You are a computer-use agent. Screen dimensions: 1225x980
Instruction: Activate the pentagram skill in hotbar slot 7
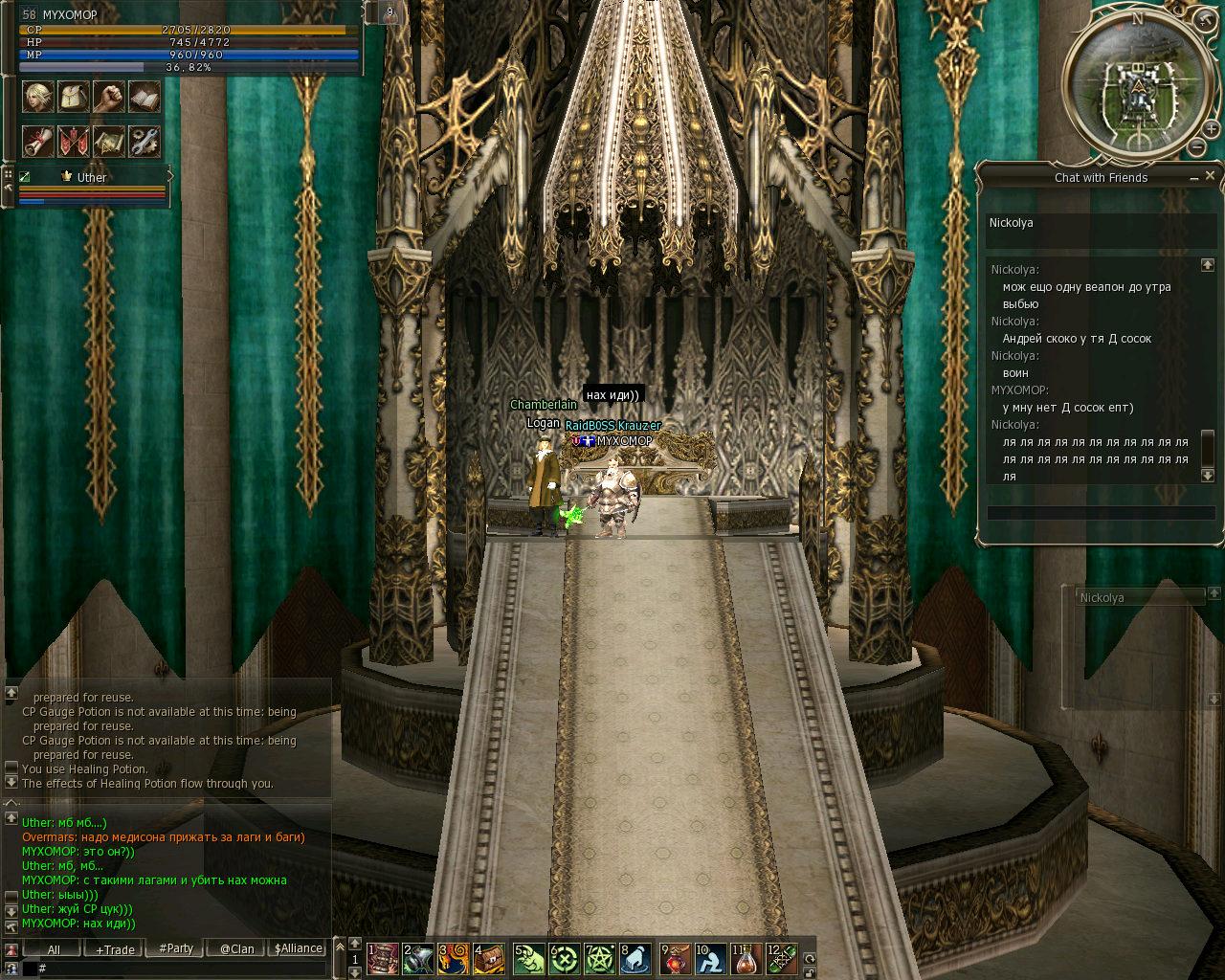click(x=600, y=958)
